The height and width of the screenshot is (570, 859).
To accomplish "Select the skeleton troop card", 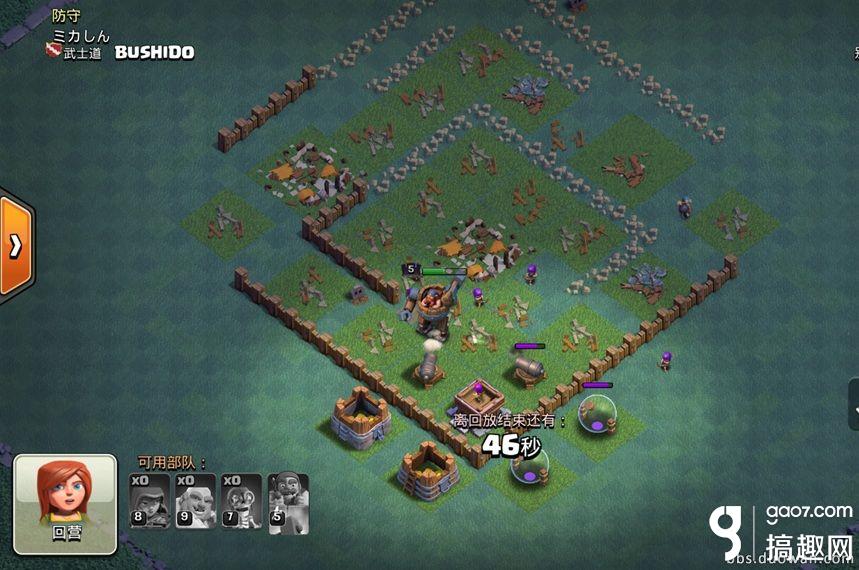I will 242,501.
